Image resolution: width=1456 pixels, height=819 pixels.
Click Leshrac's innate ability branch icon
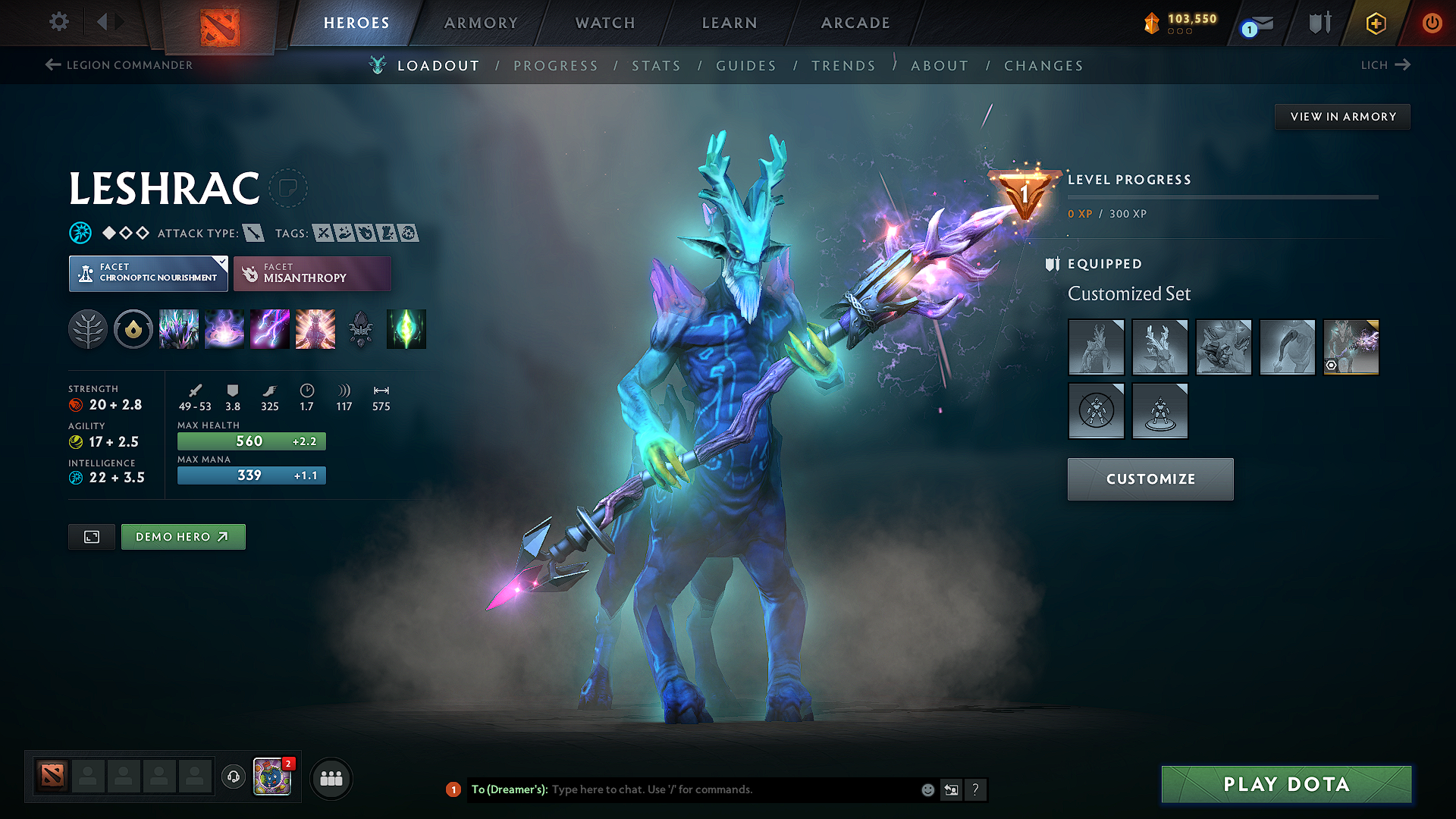coord(87,329)
